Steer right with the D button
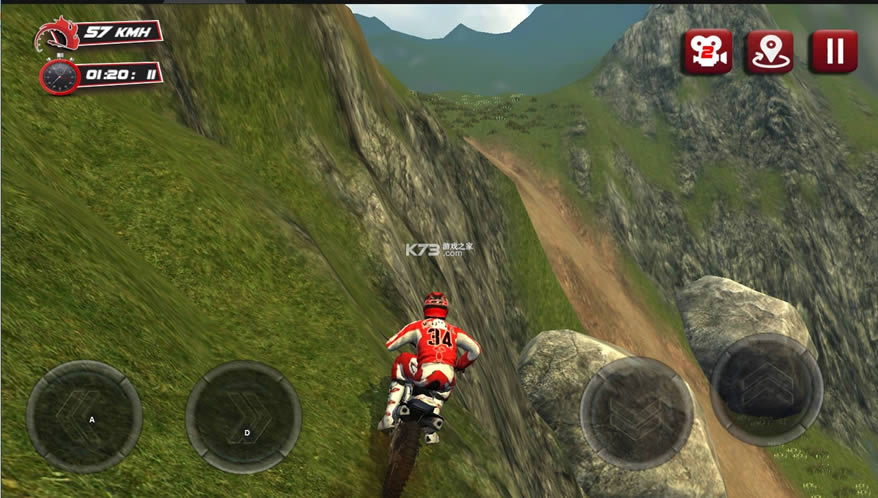Image resolution: width=878 pixels, height=498 pixels. tap(243, 417)
